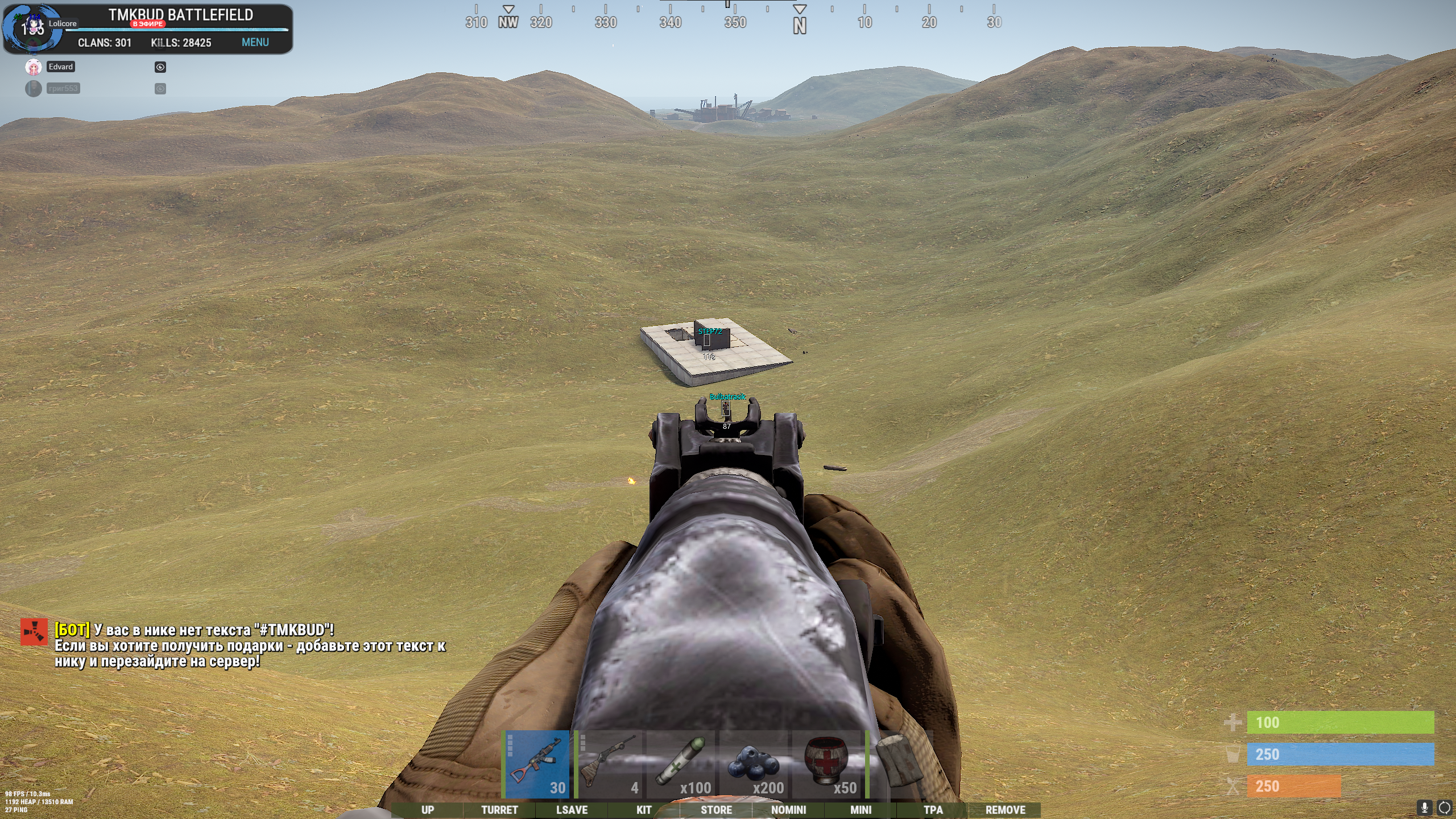Select the bandage hotbar slot

(x=899, y=764)
